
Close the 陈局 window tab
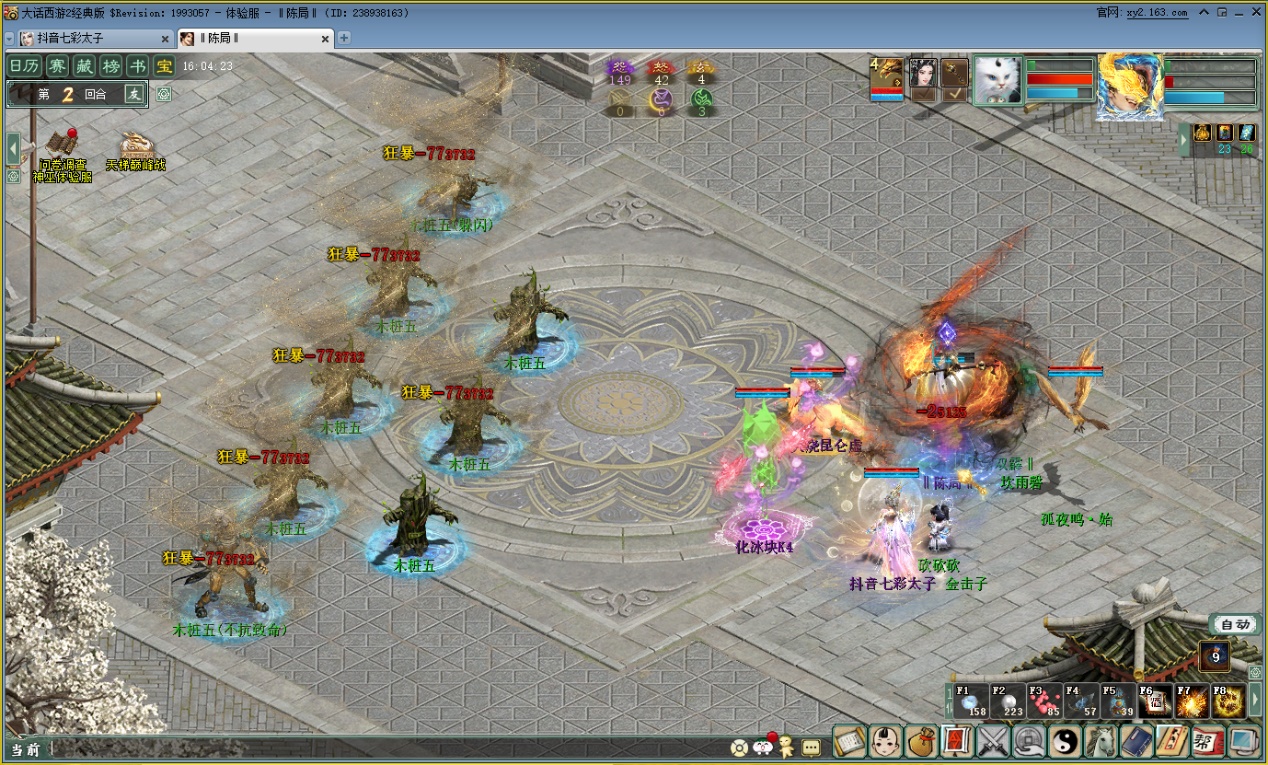point(325,38)
